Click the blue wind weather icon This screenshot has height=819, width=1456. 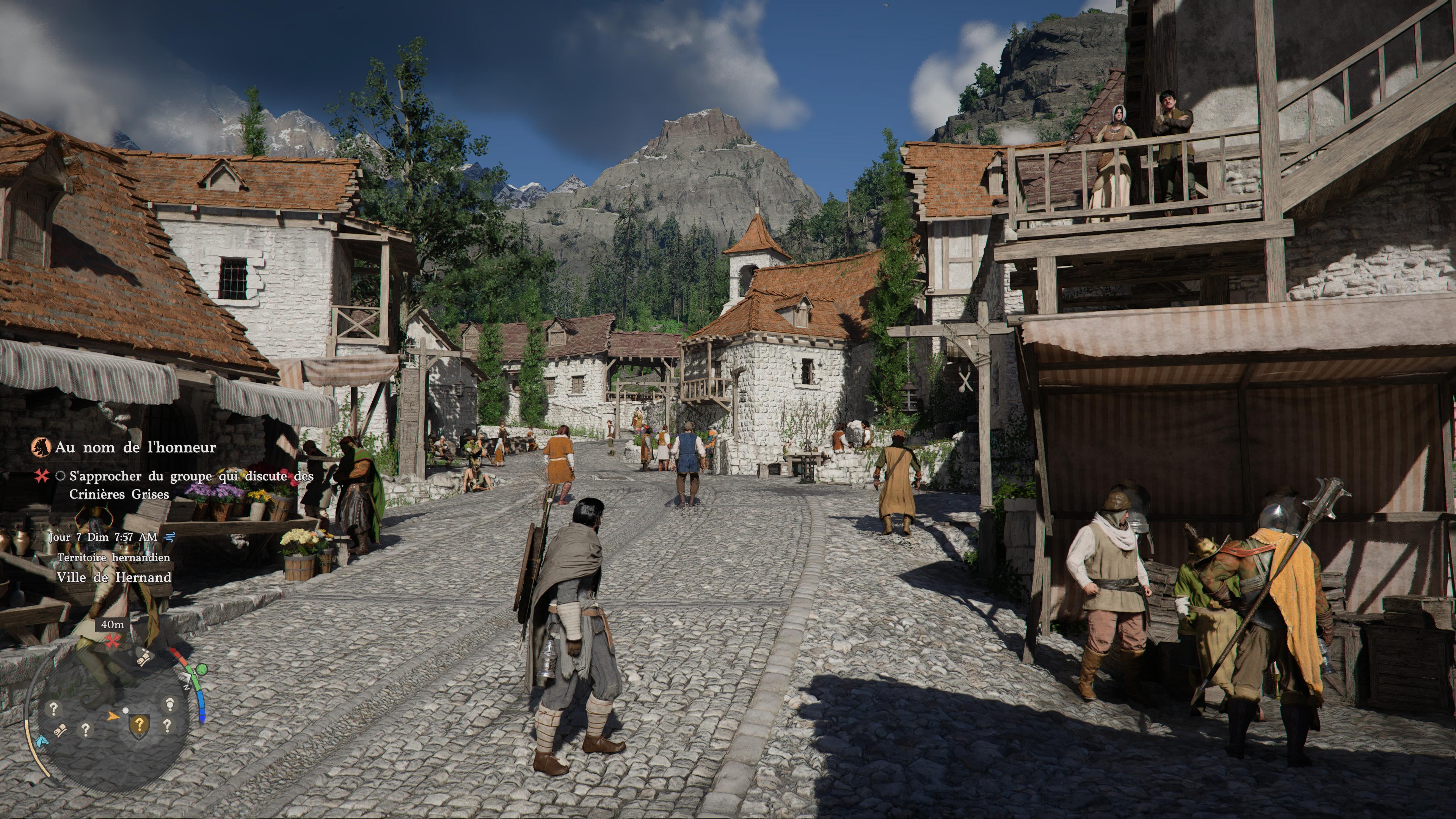click(x=169, y=537)
